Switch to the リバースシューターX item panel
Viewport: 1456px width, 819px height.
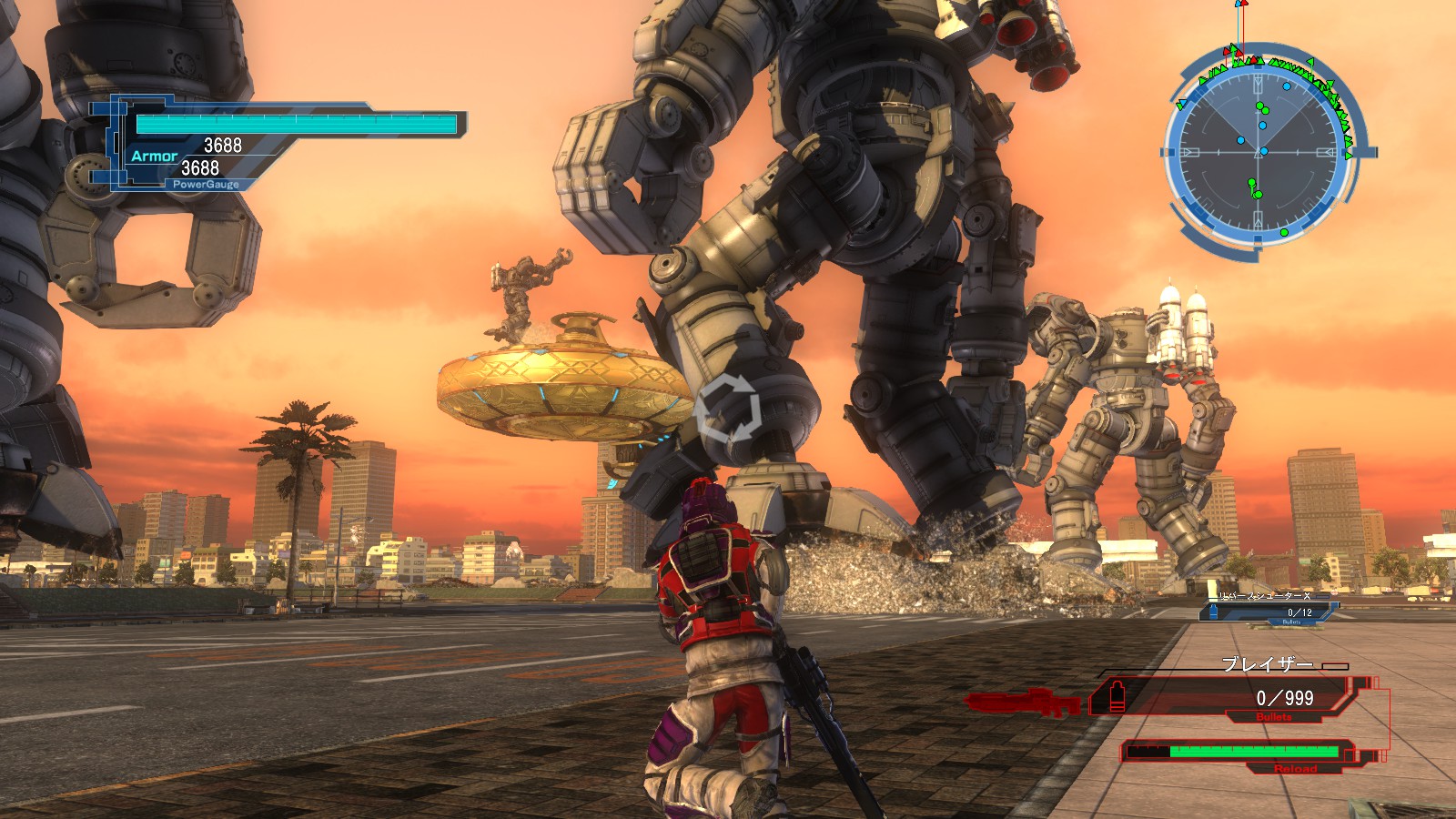pos(1269,607)
